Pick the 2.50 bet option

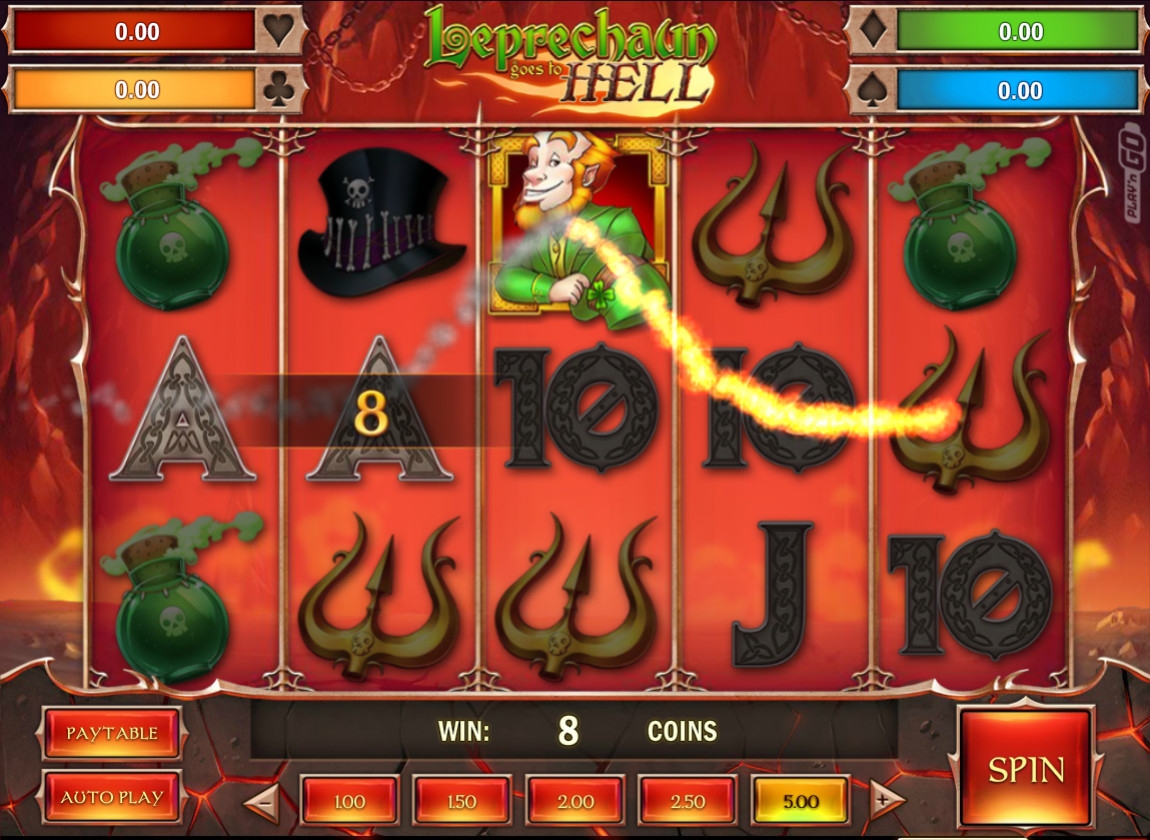tap(688, 801)
